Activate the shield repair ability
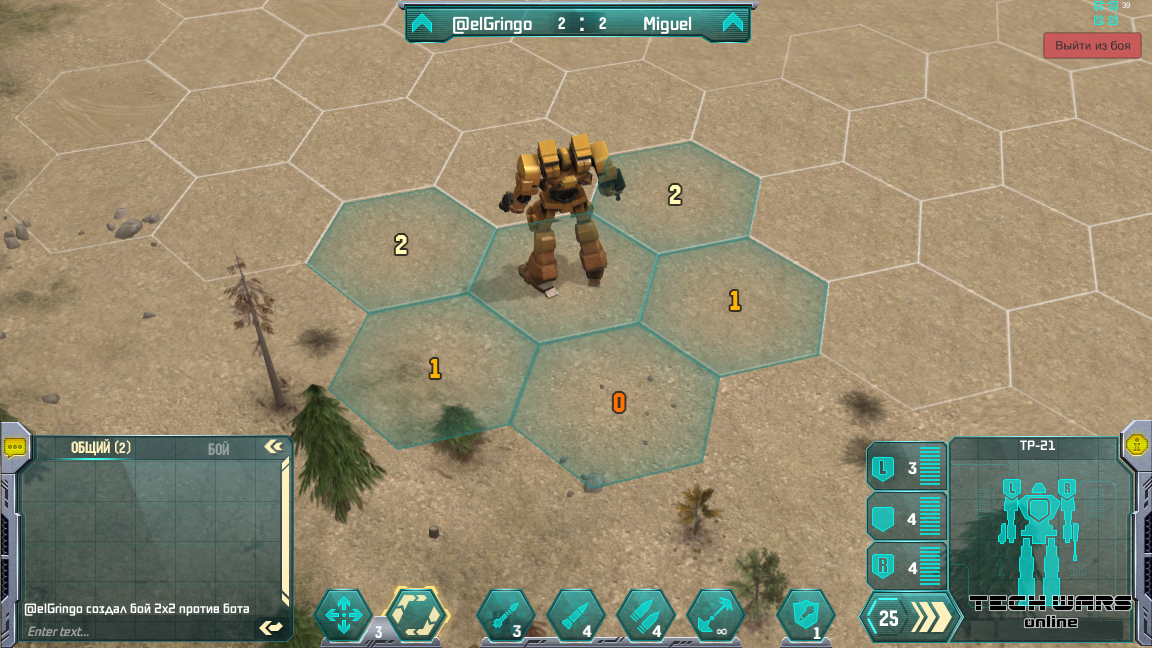The image size is (1152, 648). (x=805, y=615)
